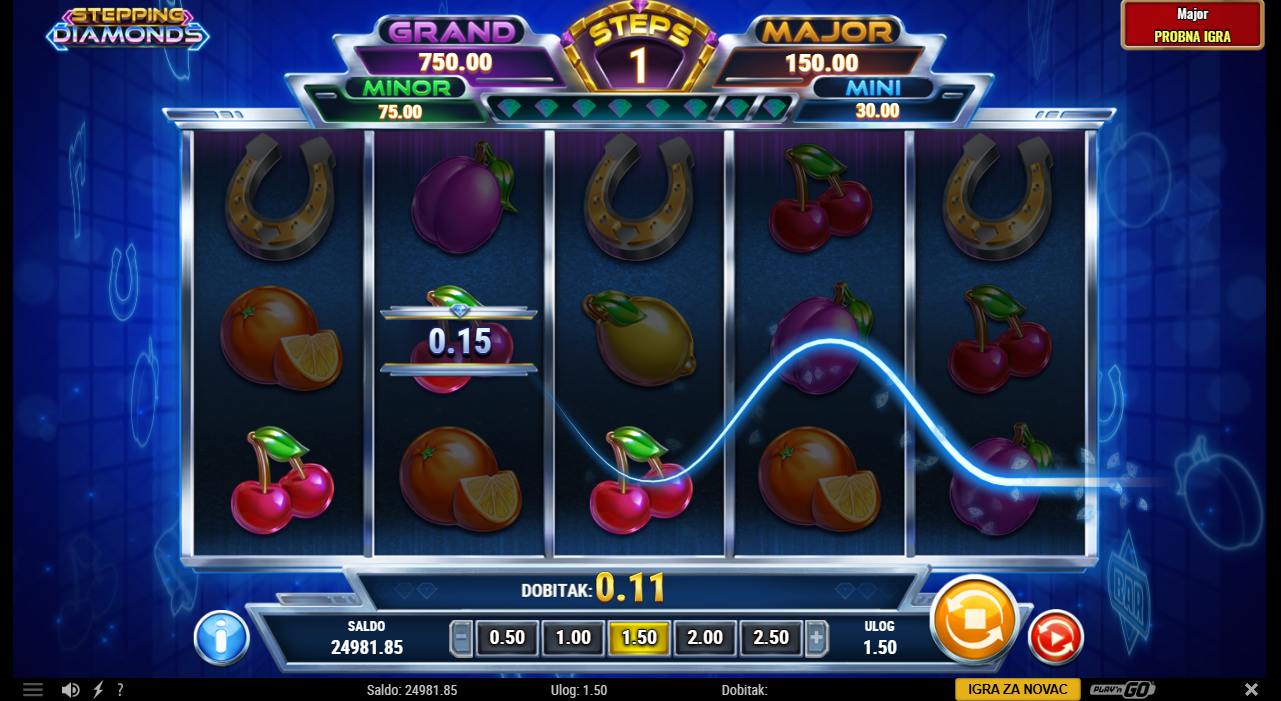Decrease the bet with the minus button
This screenshot has width=1281, height=701.
click(x=461, y=638)
